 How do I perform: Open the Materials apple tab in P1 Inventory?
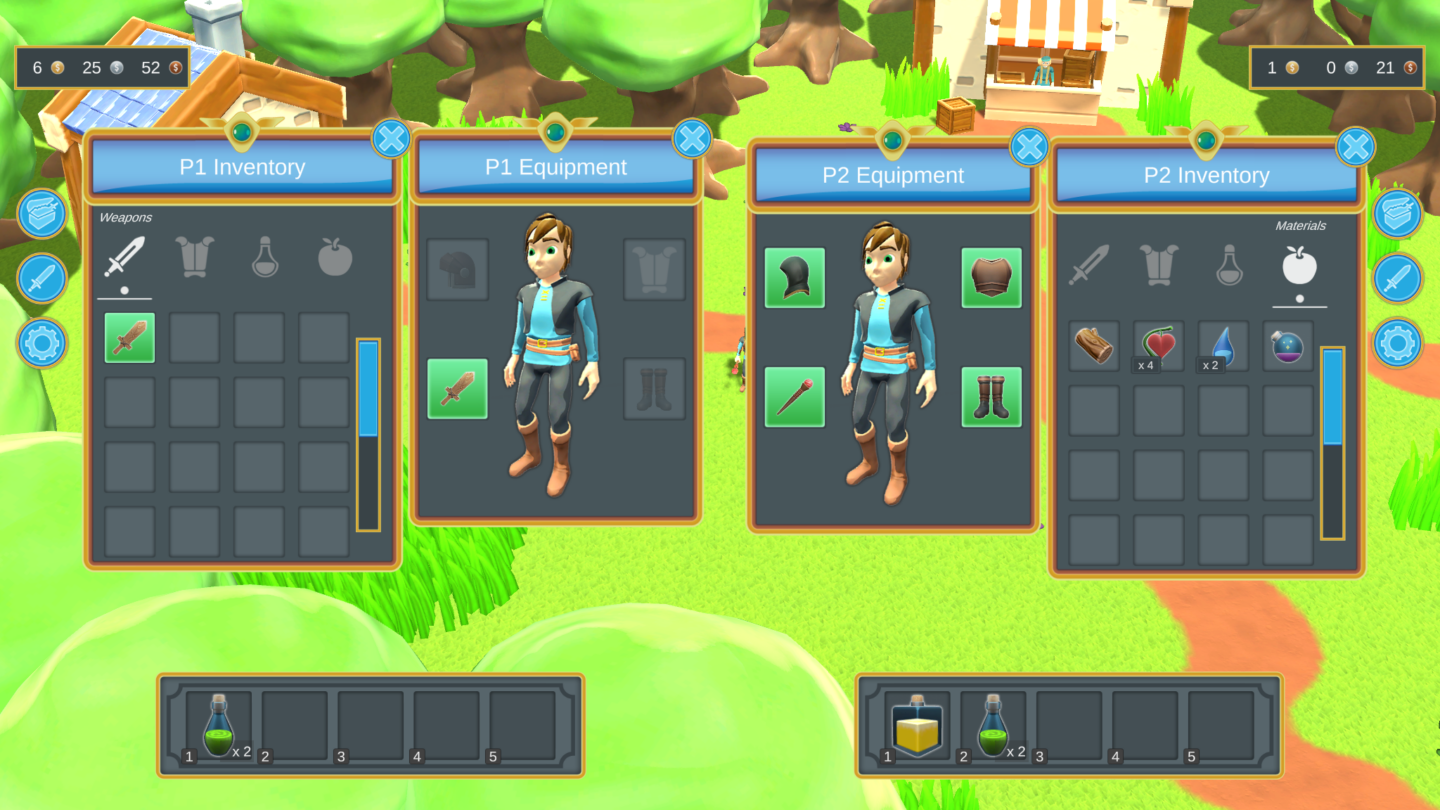(x=336, y=258)
